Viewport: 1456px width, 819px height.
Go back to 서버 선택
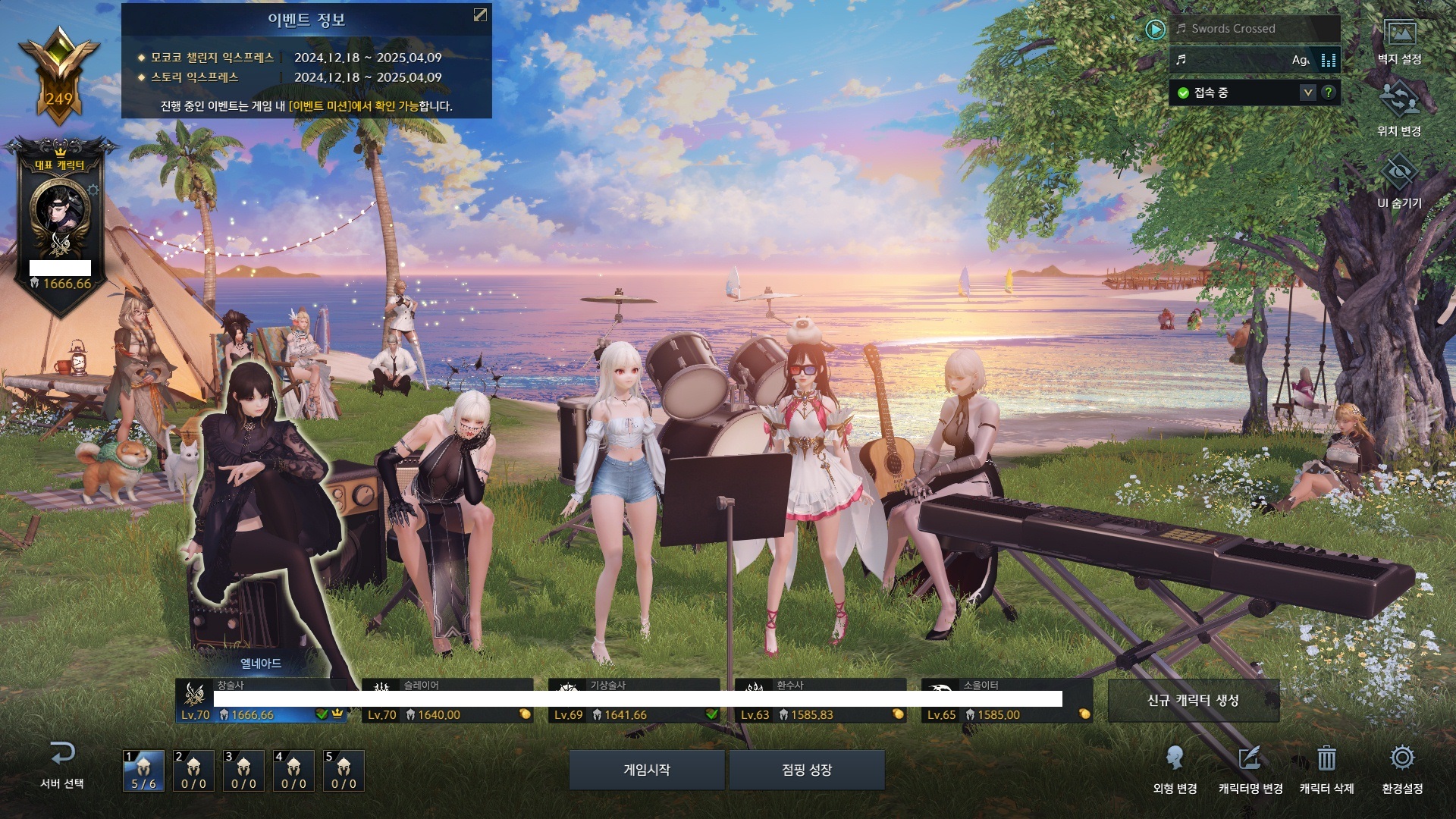62,764
